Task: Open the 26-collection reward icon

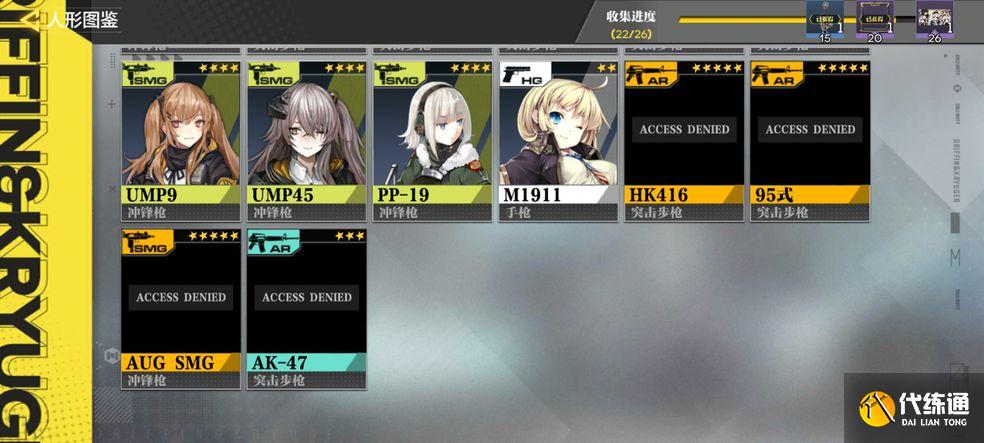Action: click(935, 19)
